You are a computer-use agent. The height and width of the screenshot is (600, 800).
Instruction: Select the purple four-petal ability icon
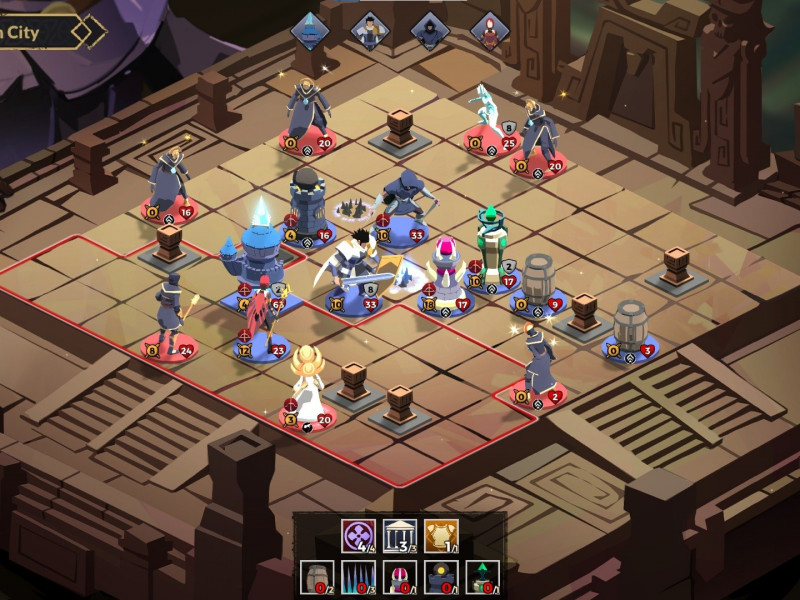tap(357, 535)
